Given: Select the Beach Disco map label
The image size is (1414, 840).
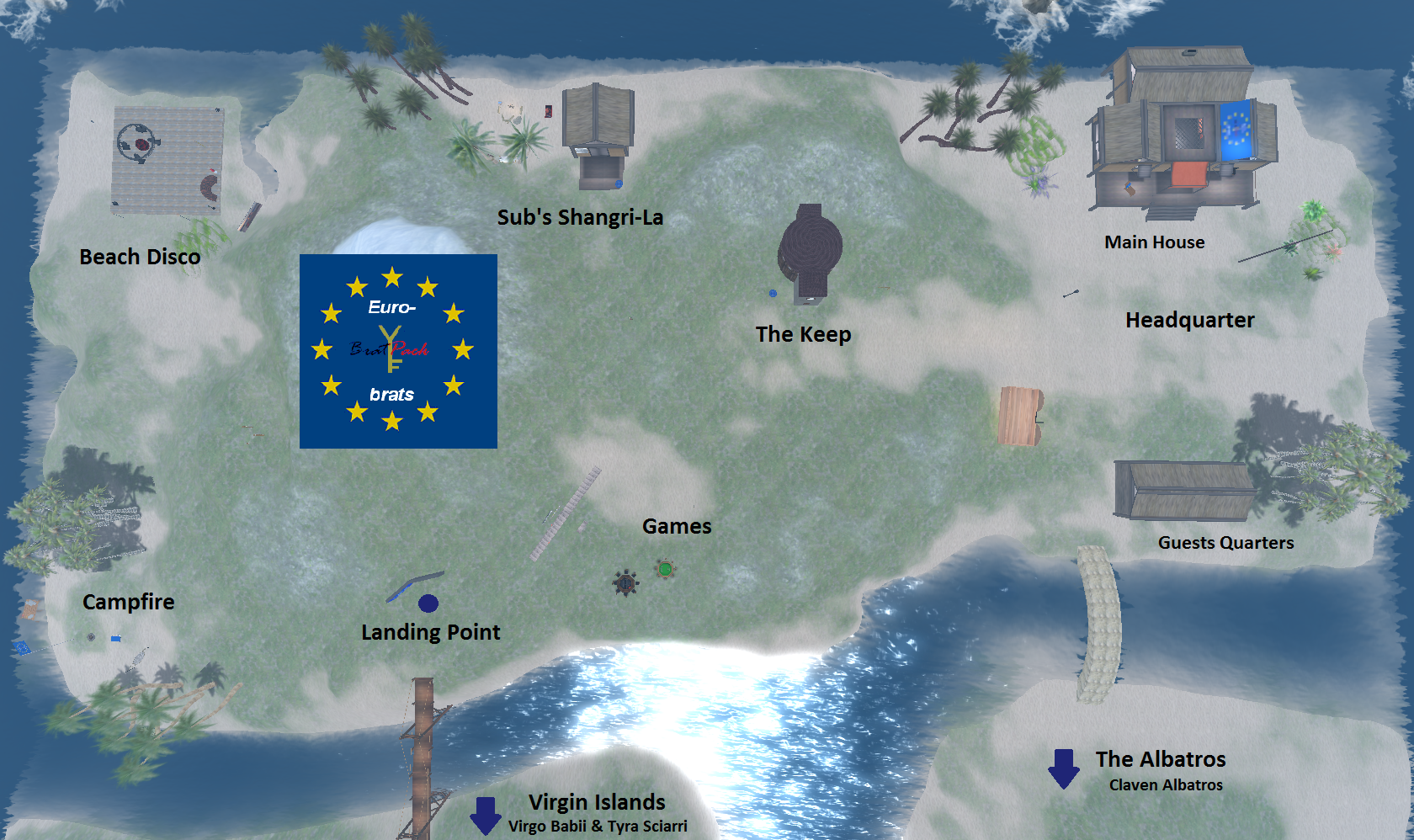Looking at the screenshot, I should click(140, 257).
